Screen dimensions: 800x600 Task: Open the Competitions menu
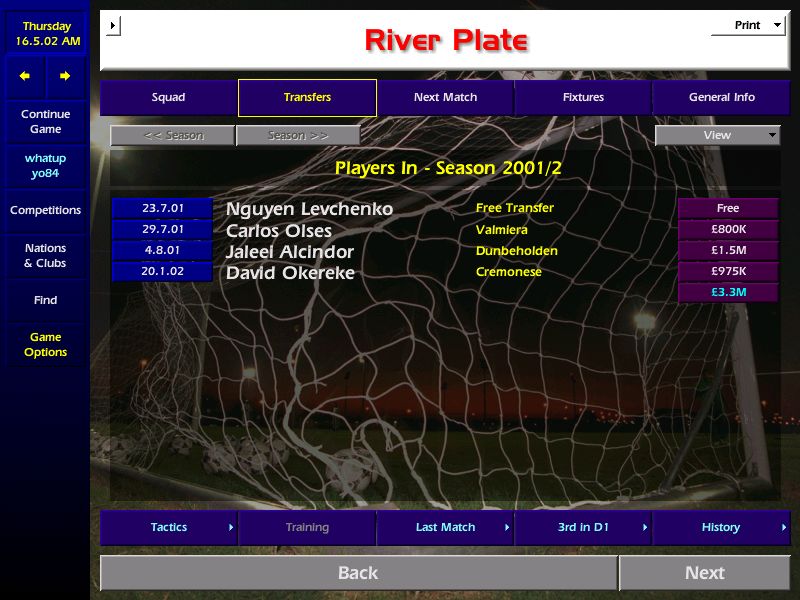tap(45, 211)
